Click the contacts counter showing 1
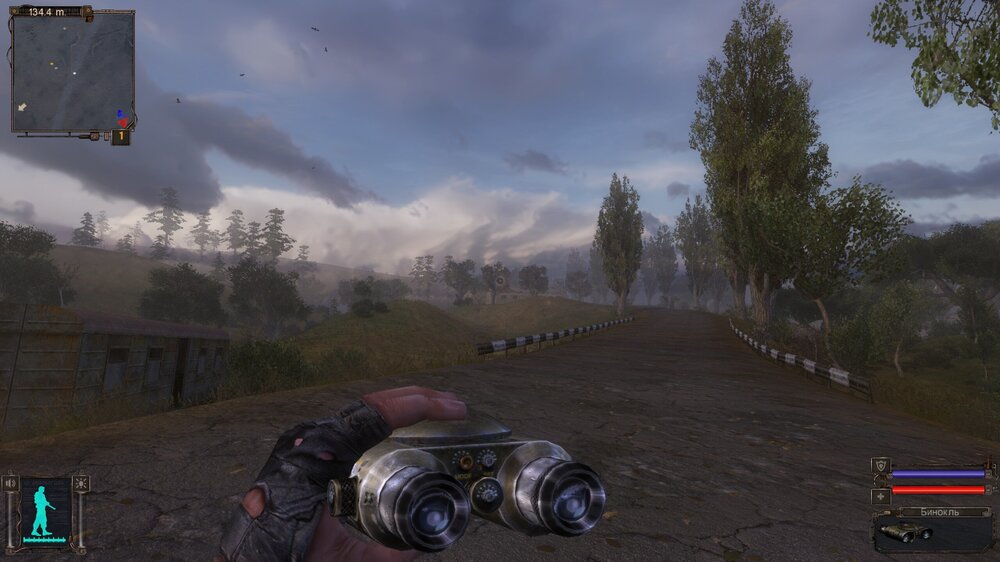This screenshot has height=562, width=1000. click(x=121, y=136)
